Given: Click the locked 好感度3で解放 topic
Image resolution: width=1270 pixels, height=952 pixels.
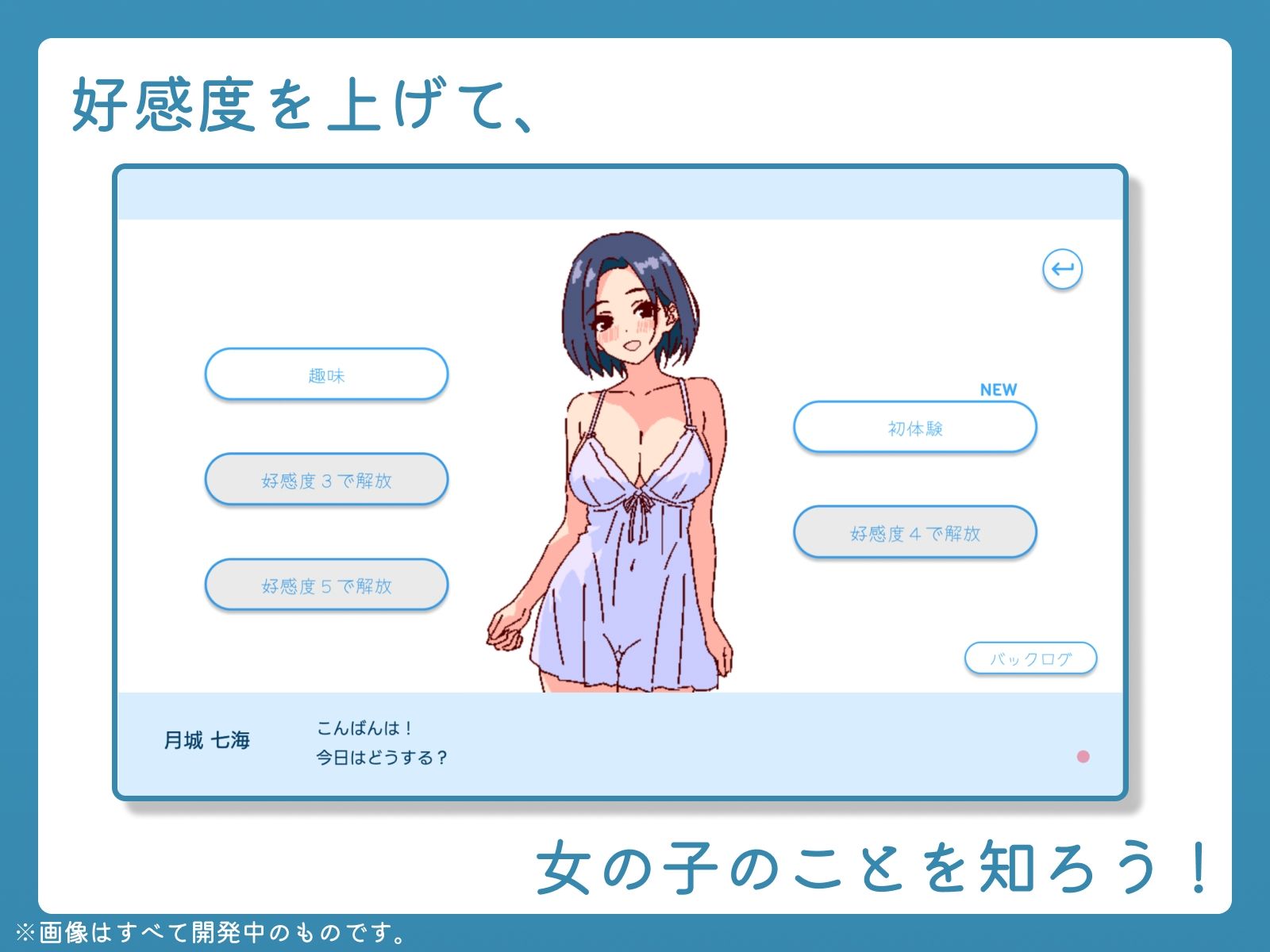Looking at the screenshot, I should point(326,480).
